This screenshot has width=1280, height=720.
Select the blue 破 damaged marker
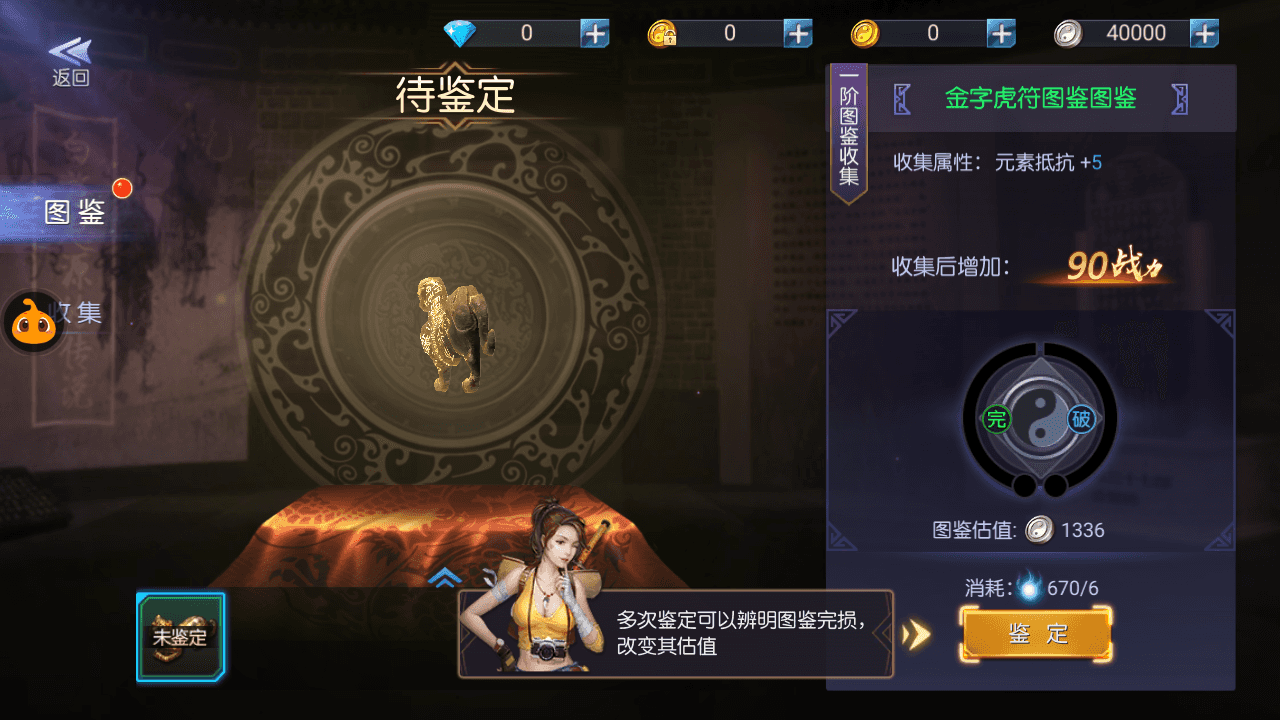[1081, 419]
